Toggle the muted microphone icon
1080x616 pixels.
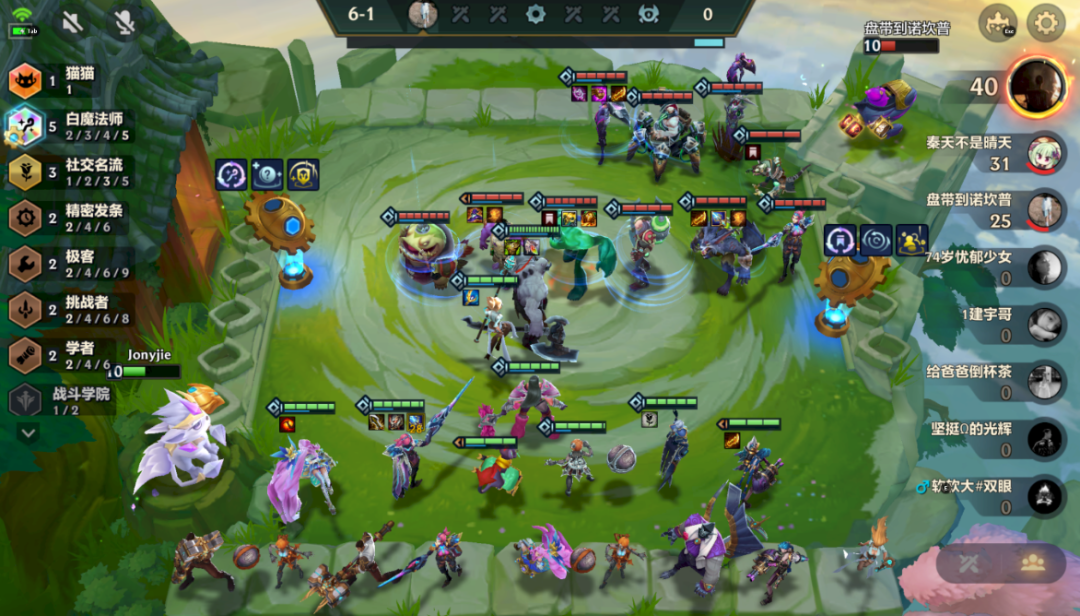tap(124, 22)
